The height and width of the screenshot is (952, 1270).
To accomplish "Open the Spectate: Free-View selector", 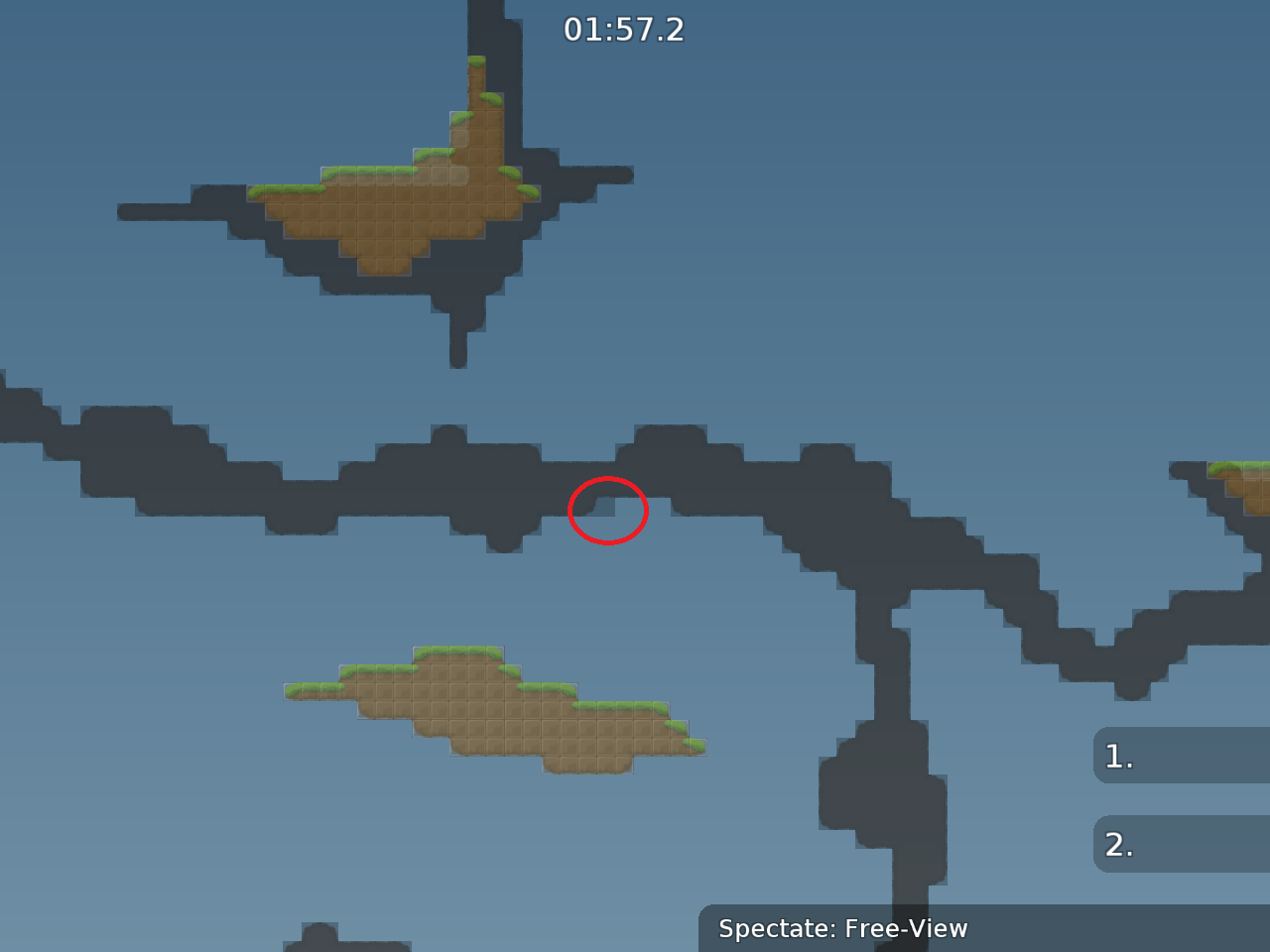I will coord(841,929).
